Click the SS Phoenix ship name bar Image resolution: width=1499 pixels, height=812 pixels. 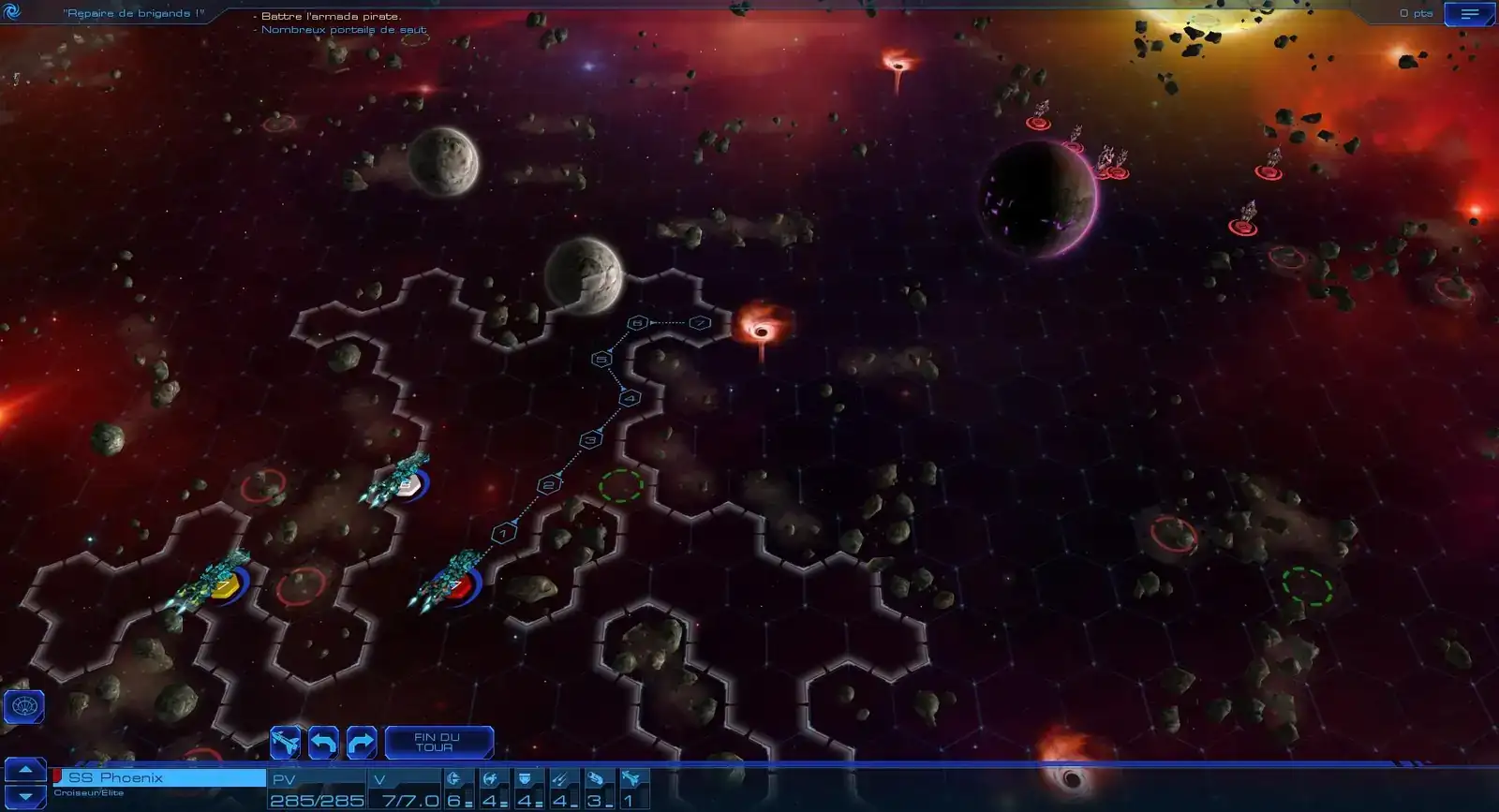159,777
